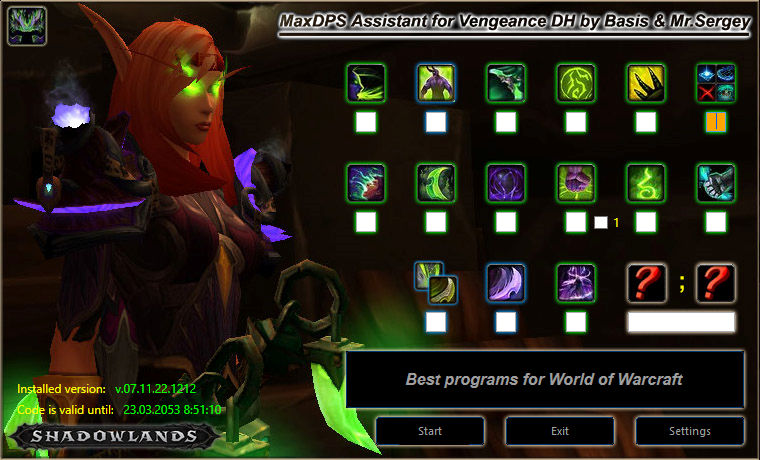The width and height of the screenshot is (760, 460).
Task: Select the teal armored gauntlet icon
Action: click(x=716, y=184)
